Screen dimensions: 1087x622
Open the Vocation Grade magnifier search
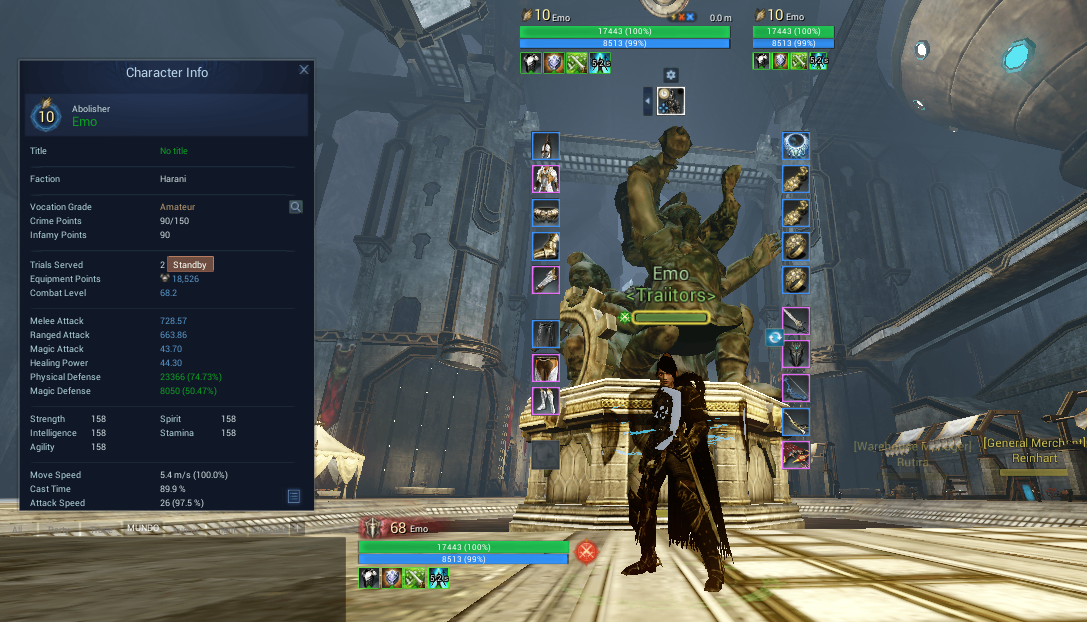coord(296,207)
